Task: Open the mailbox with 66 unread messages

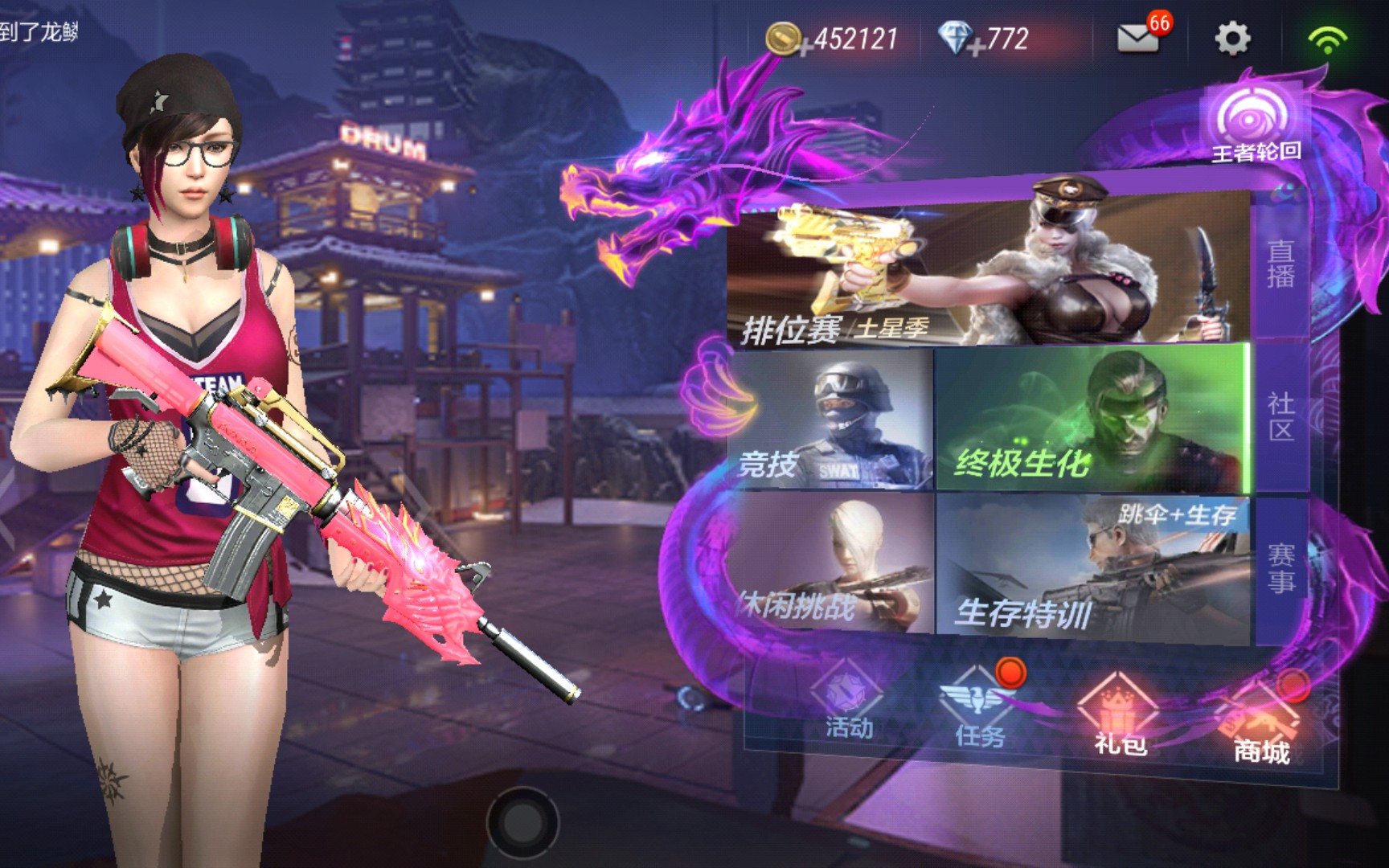Action: pyautogui.click(x=1139, y=37)
